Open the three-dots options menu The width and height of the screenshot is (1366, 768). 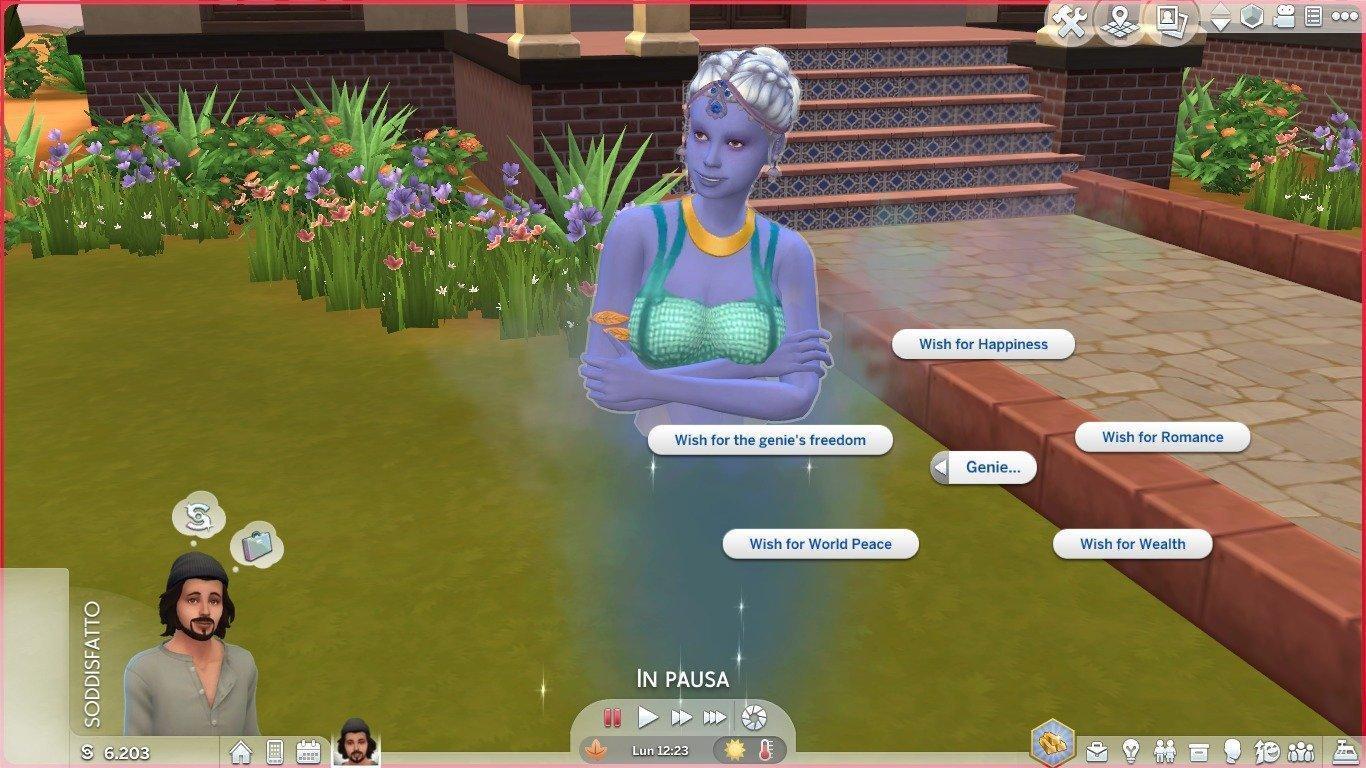point(1344,17)
